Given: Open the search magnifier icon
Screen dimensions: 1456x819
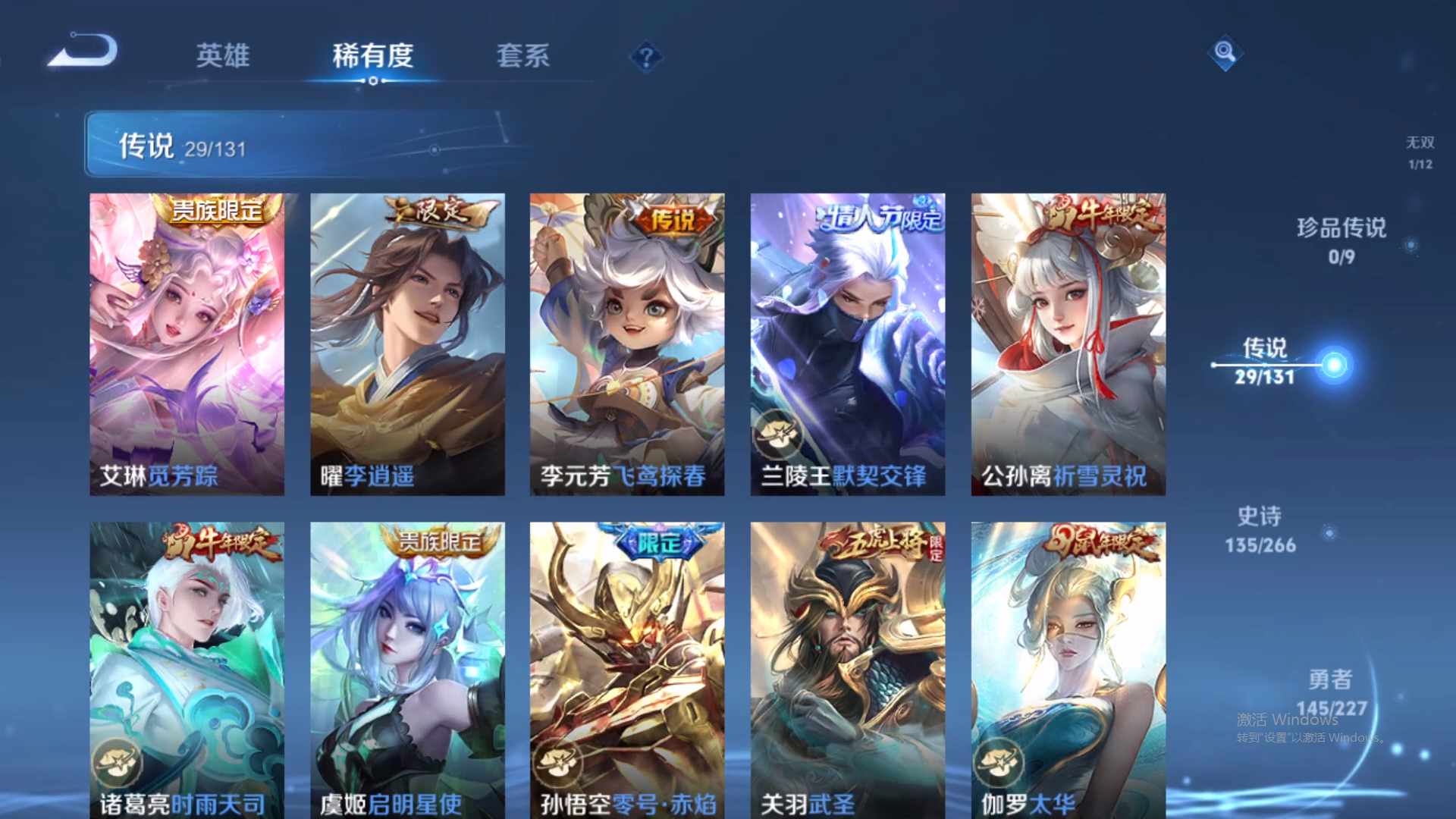Looking at the screenshot, I should pyautogui.click(x=1223, y=53).
